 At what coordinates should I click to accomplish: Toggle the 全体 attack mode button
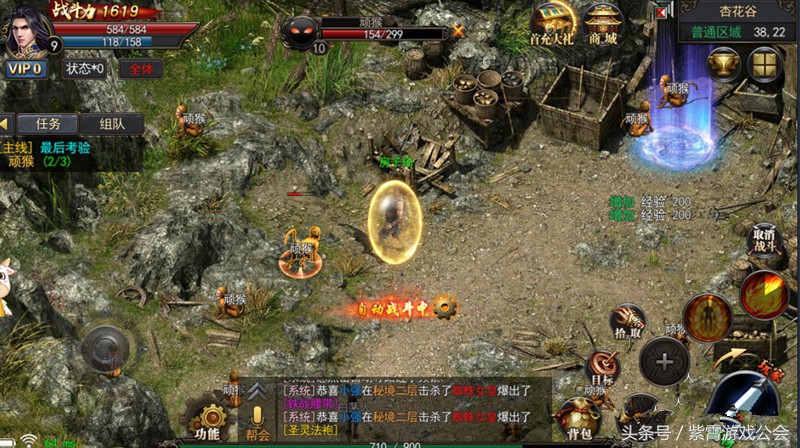point(141,69)
